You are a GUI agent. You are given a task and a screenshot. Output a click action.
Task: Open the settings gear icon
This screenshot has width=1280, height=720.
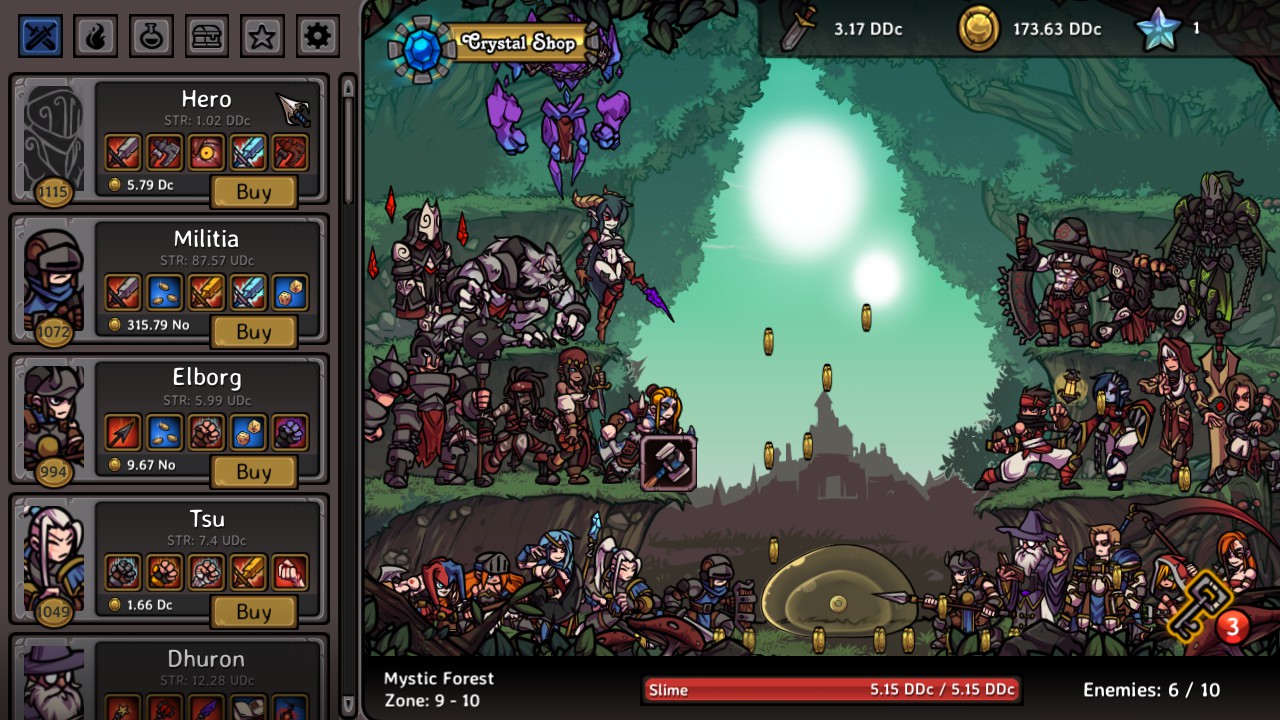point(317,35)
